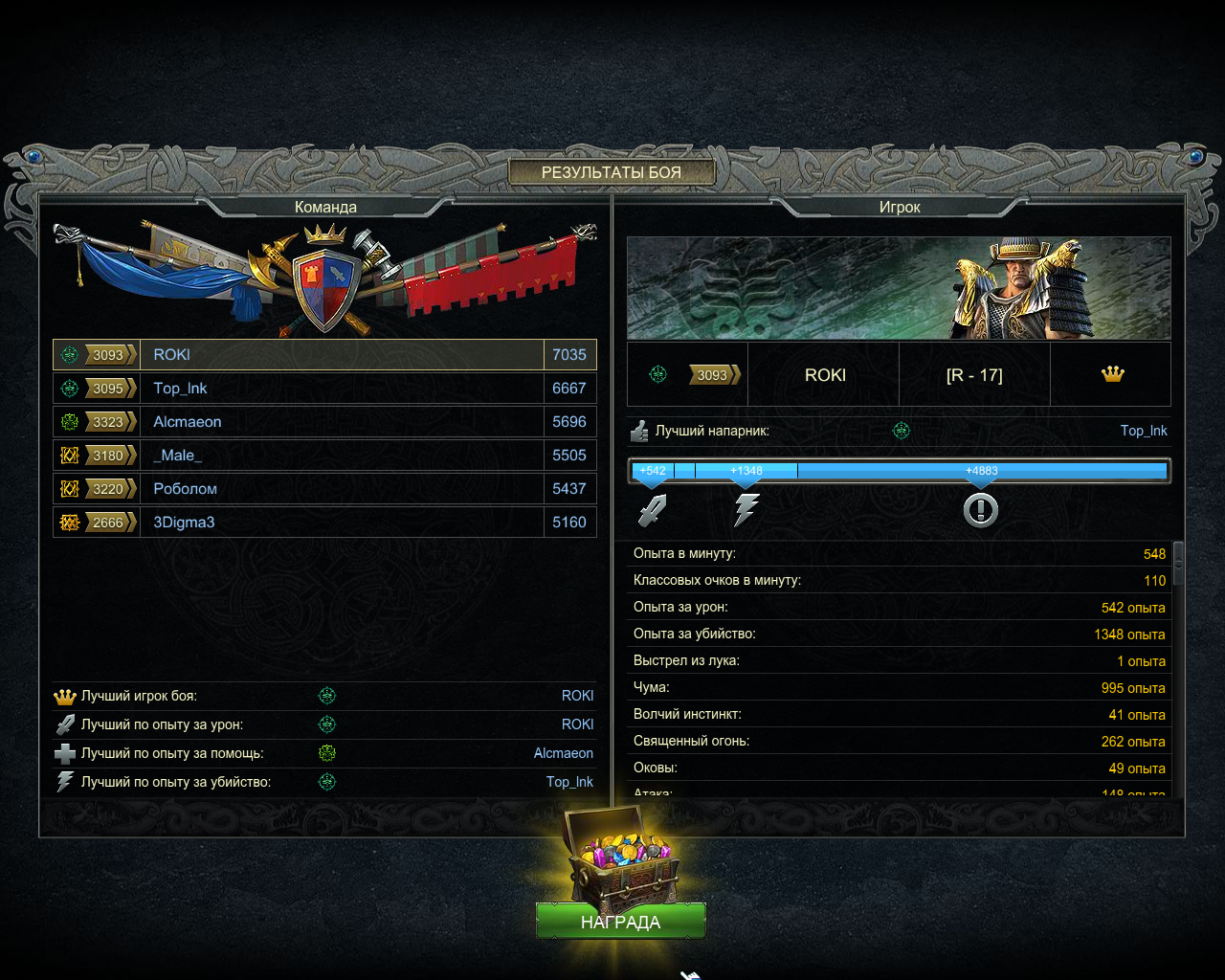The width and height of the screenshot is (1225, 980).
Task: Click the gold crown icon beside [R - 17]
Action: point(1112,374)
